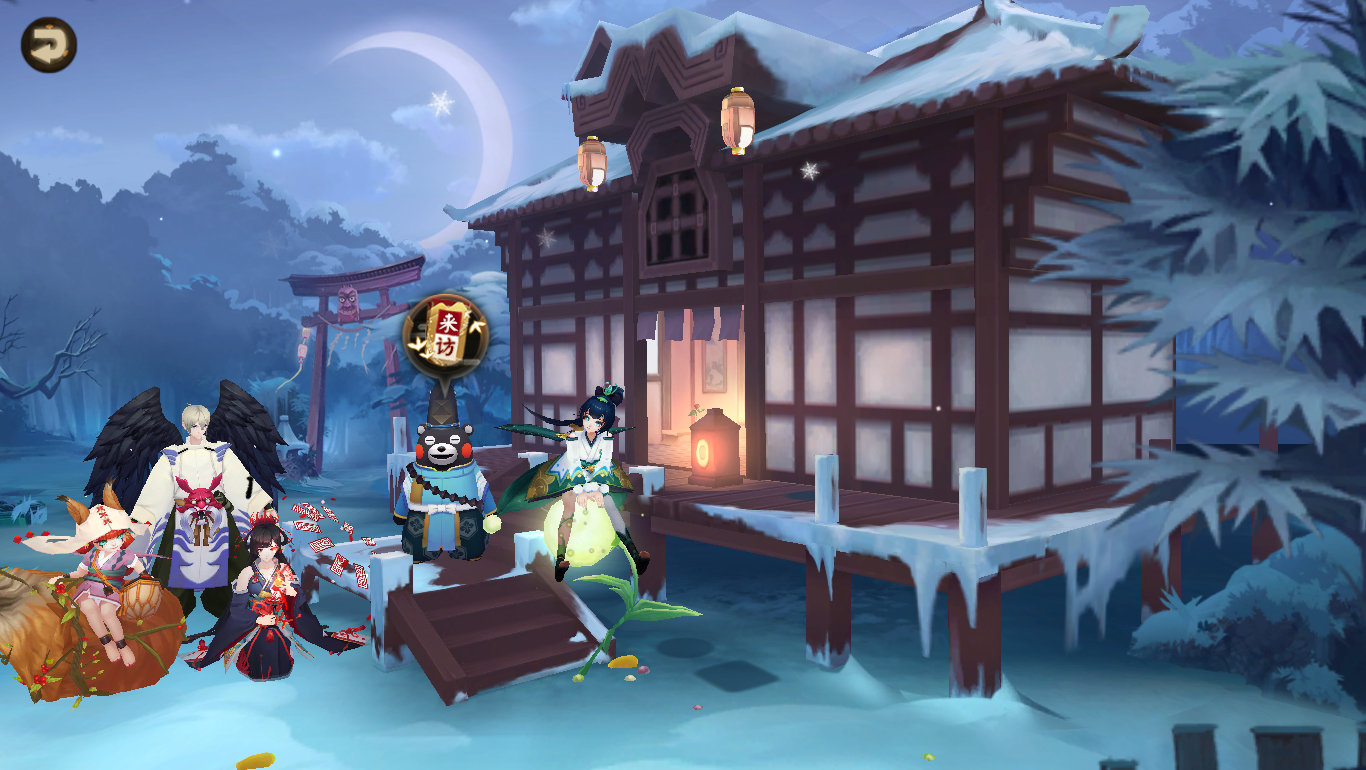The width and height of the screenshot is (1366, 770).
Task: Click the return arrow button
Action: point(47,43)
